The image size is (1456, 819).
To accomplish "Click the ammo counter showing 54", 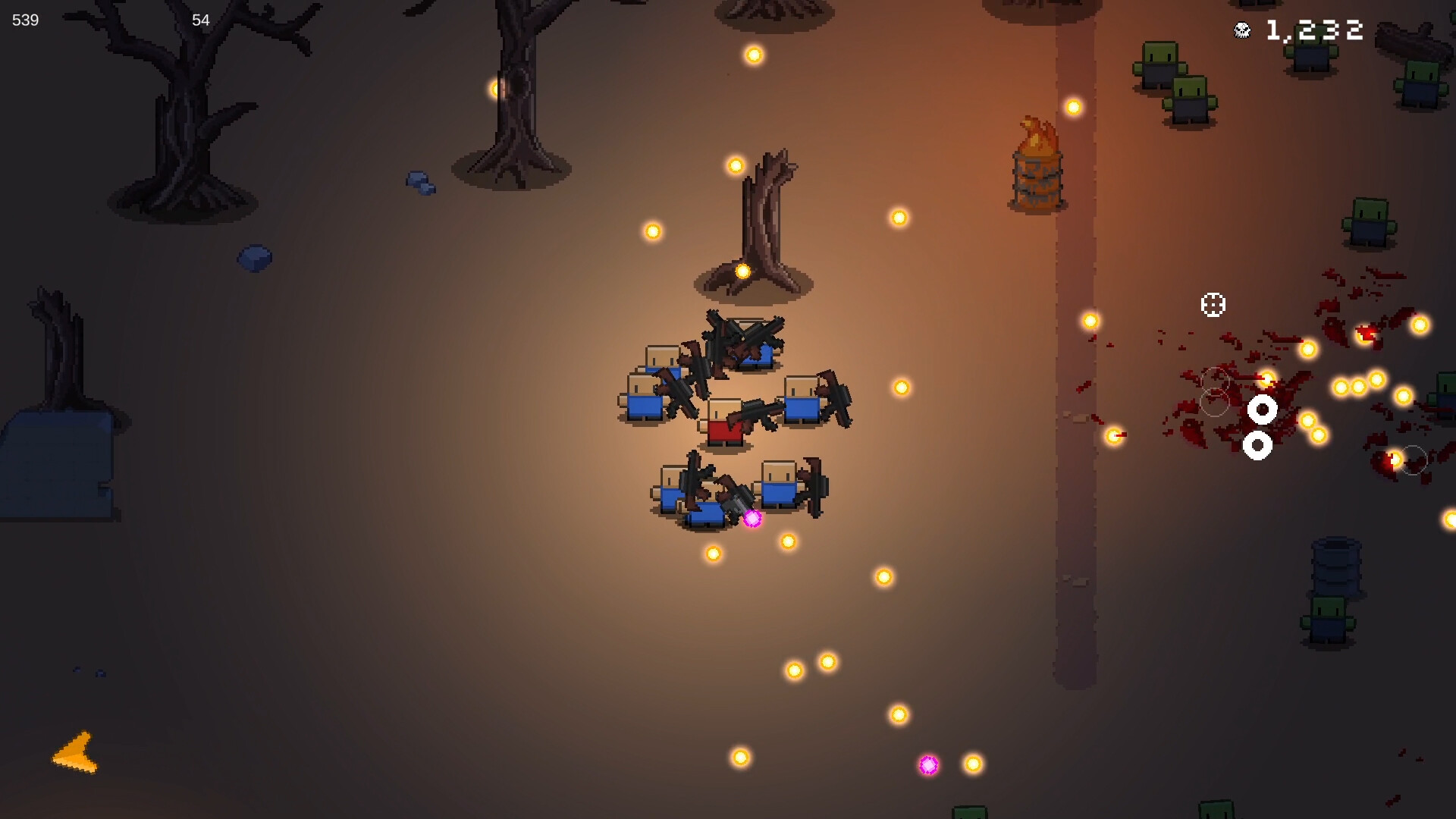I will (x=199, y=20).
